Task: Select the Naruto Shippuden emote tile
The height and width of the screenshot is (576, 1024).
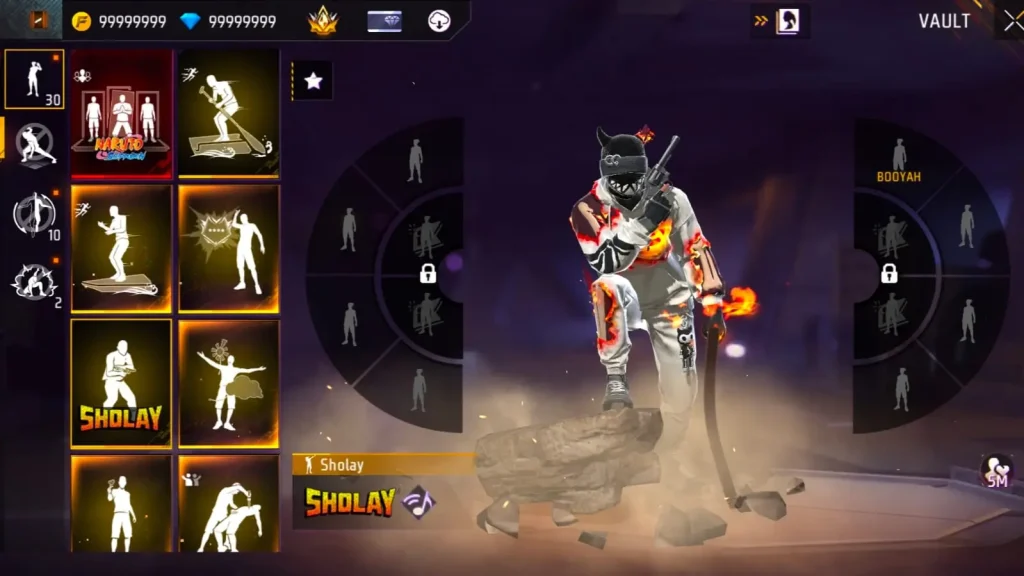Action: coord(121,113)
